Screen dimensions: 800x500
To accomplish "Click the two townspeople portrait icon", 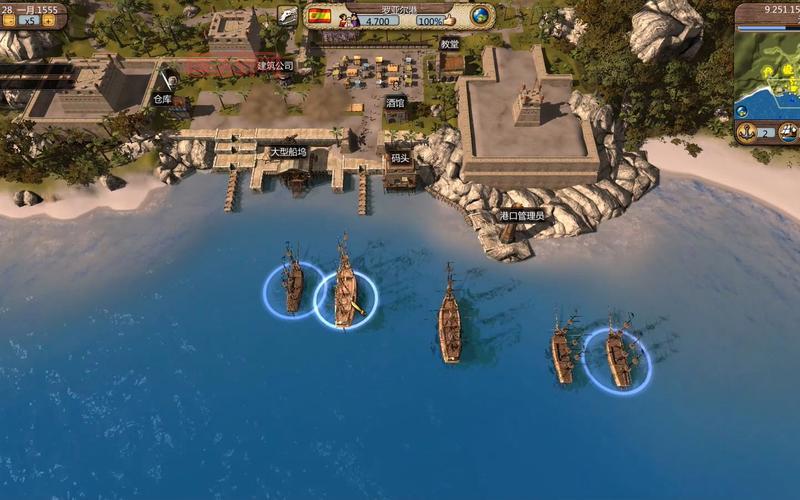I will tap(348, 20).
